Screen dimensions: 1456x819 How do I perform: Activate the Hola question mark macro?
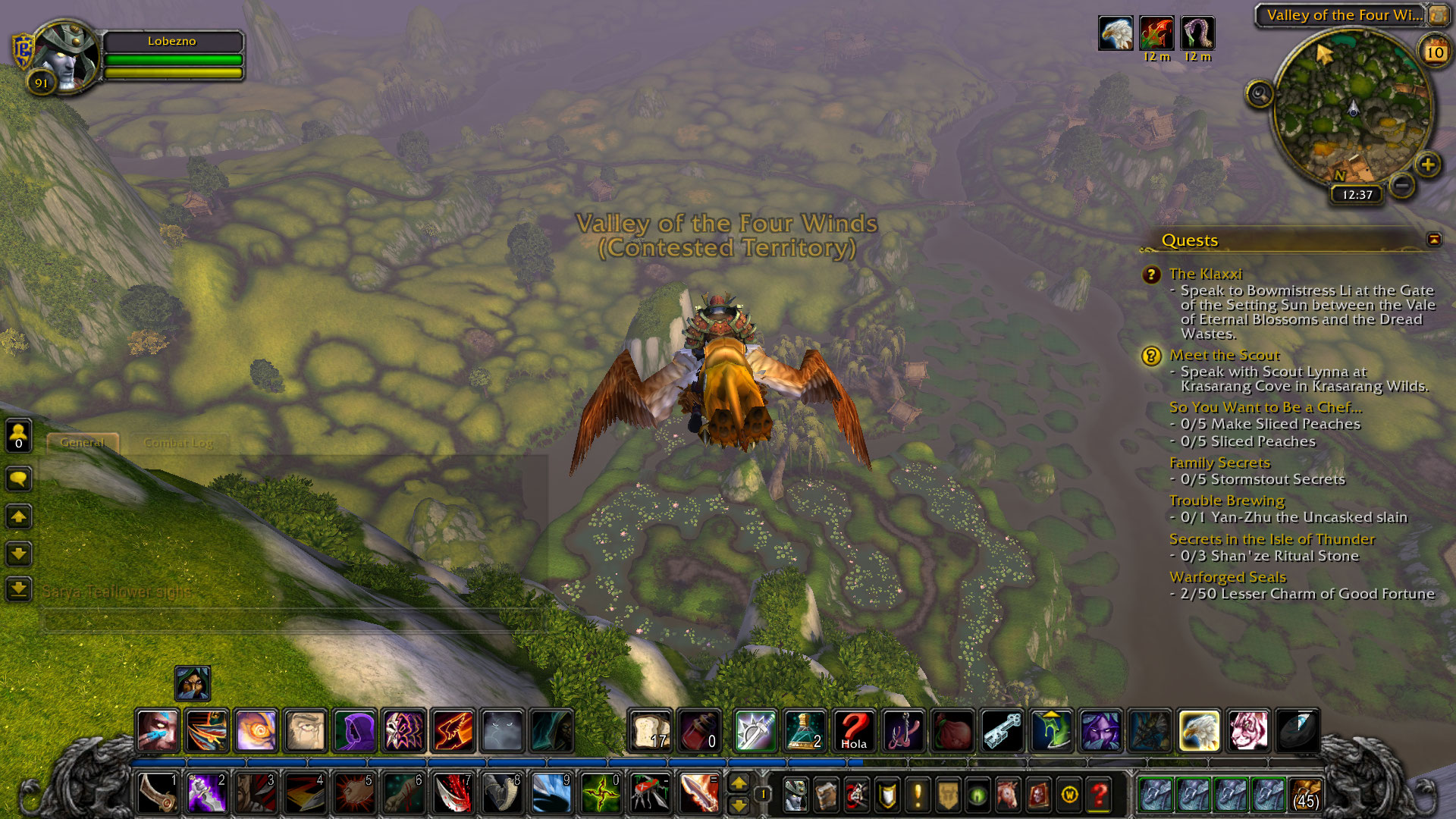point(854,731)
